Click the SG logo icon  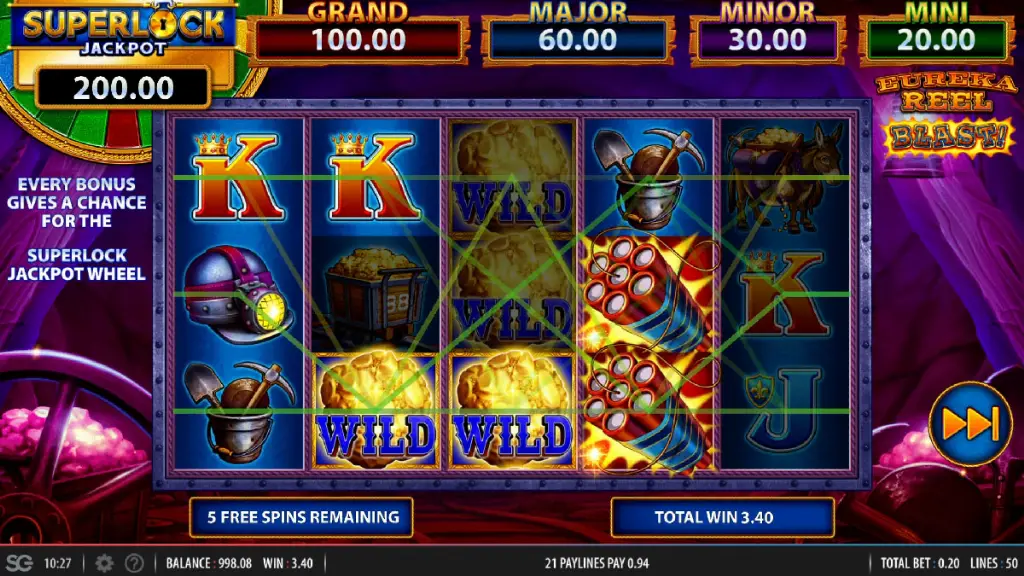pyautogui.click(x=19, y=563)
